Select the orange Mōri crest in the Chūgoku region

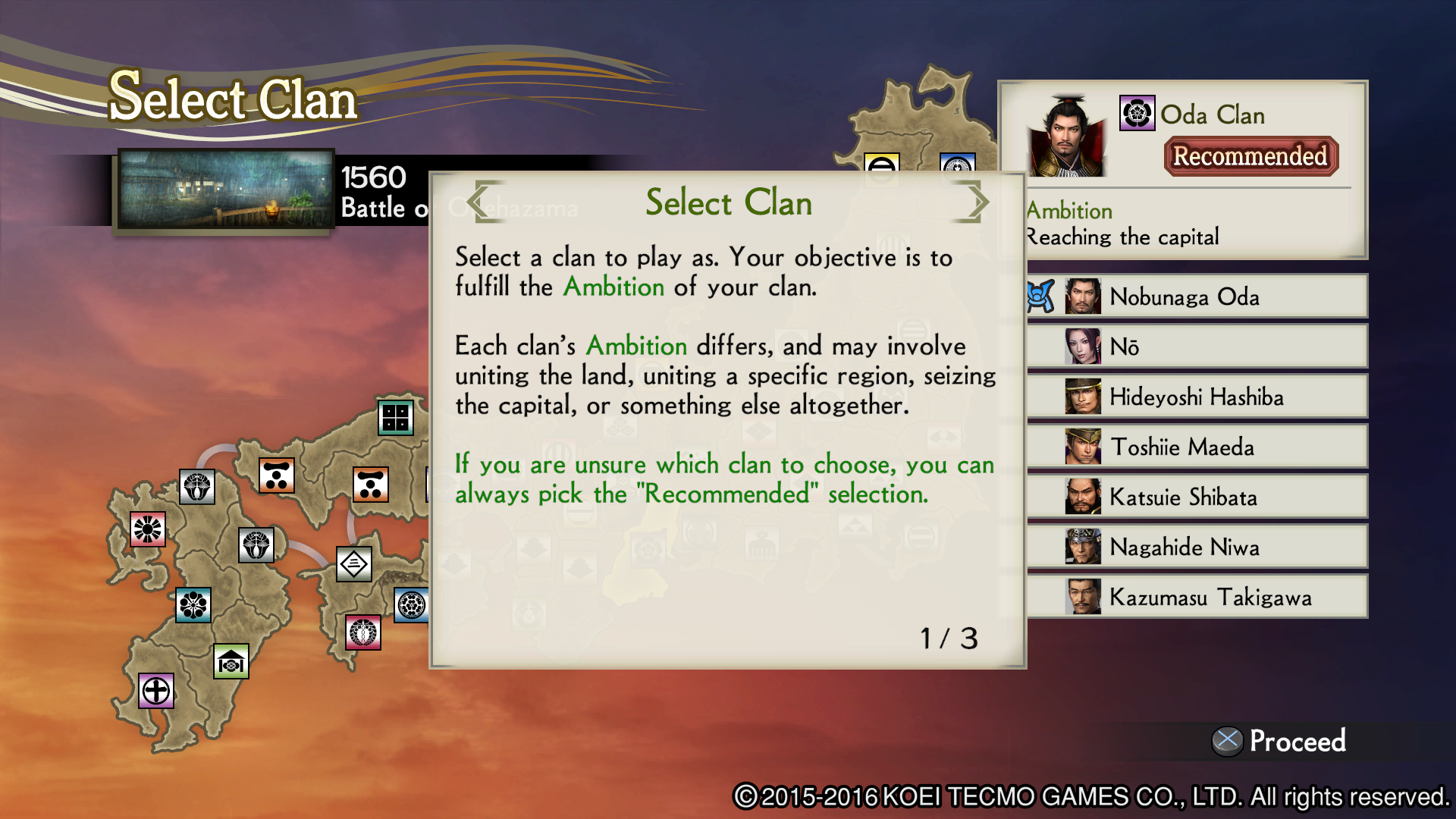click(x=277, y=474)
